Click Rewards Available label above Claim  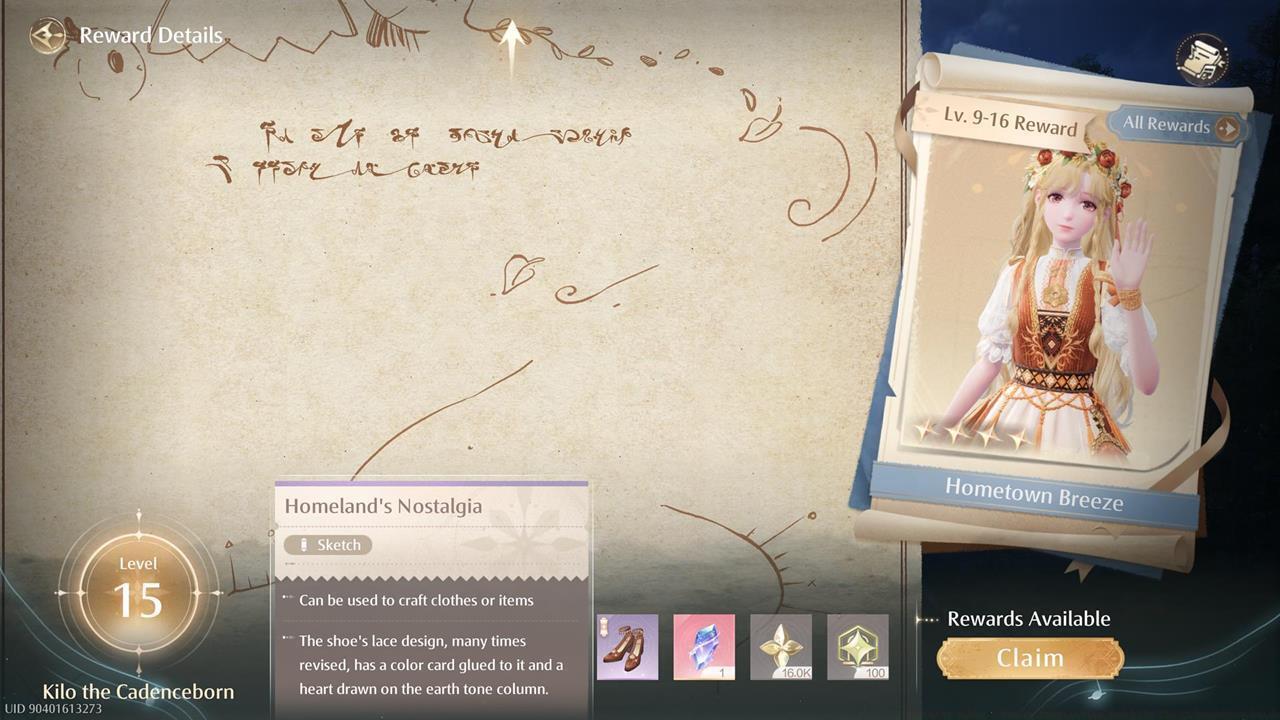pos(1031,619)
